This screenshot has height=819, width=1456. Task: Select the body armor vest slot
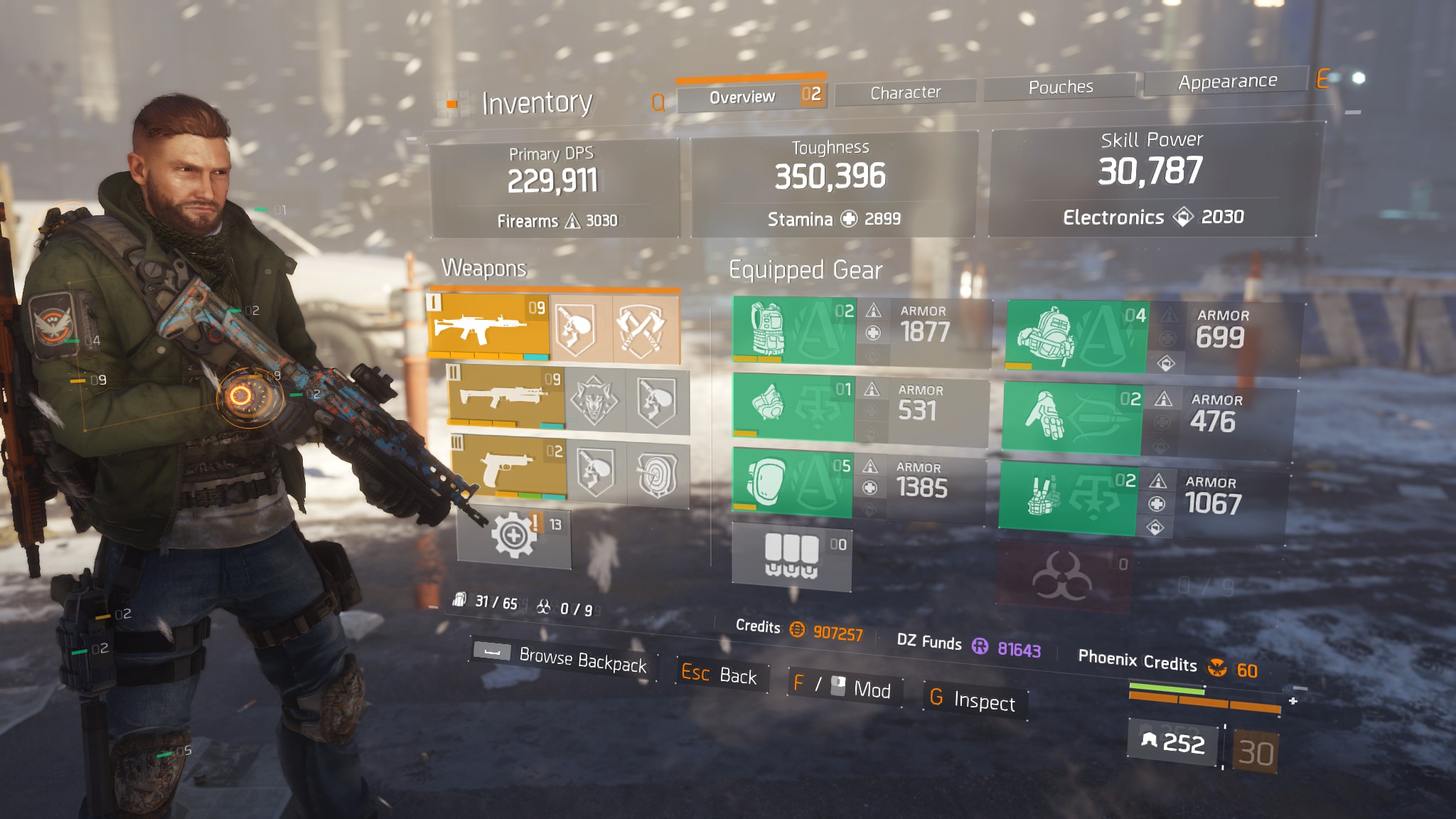(794, 331)
